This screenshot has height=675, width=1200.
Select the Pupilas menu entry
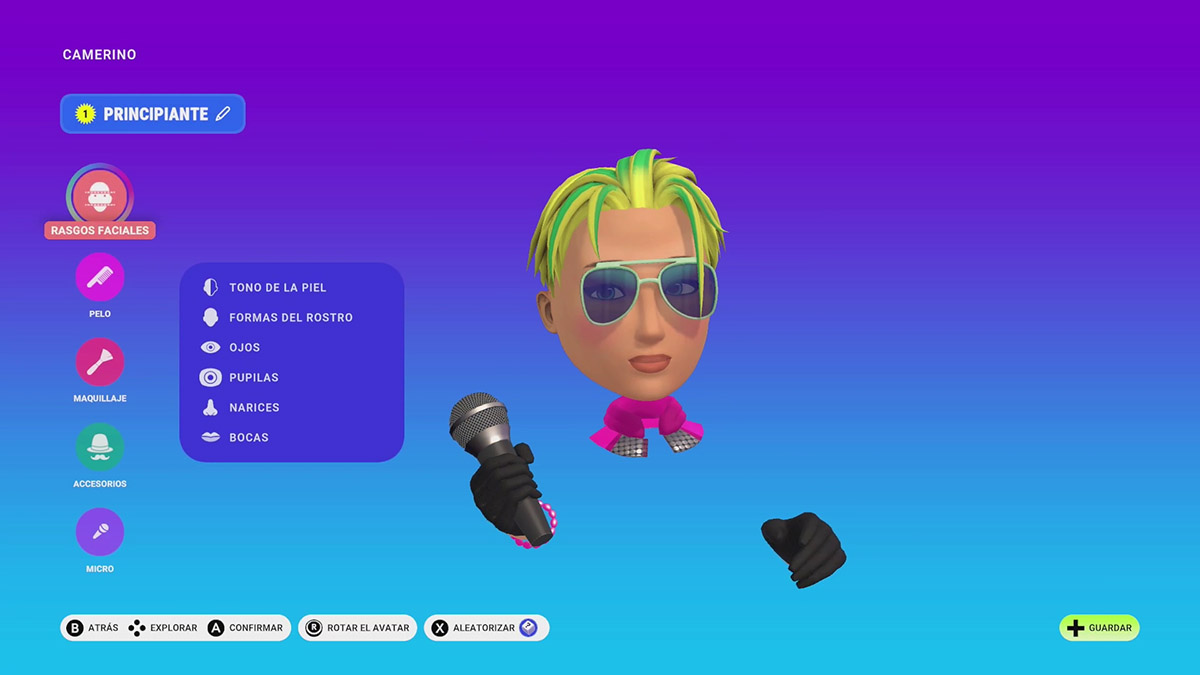point(253,378)
